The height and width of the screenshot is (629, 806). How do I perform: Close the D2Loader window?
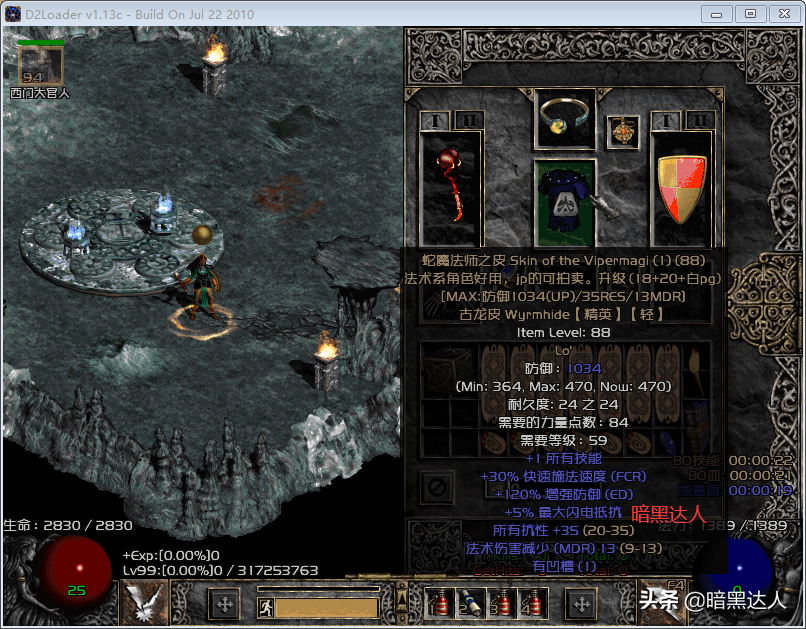782,13
